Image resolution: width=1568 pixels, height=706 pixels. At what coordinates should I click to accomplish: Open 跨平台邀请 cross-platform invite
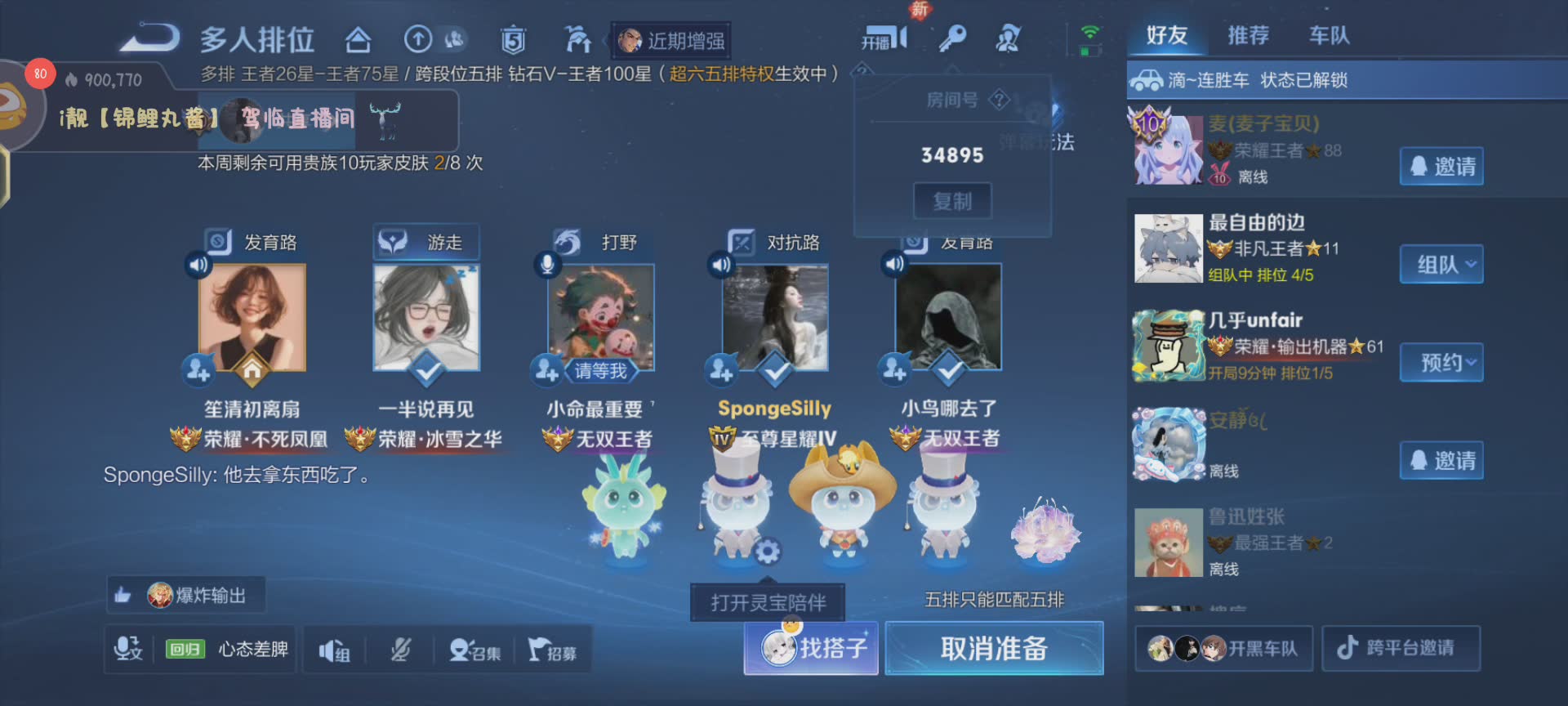(x=1400, y=649)
